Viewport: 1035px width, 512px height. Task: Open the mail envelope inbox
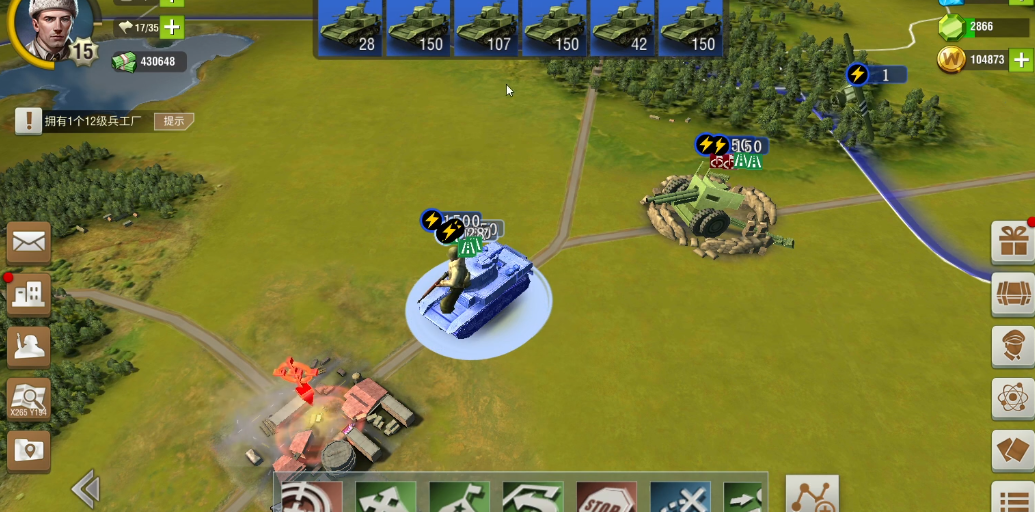pyautogui.click(x=29, y=242)
